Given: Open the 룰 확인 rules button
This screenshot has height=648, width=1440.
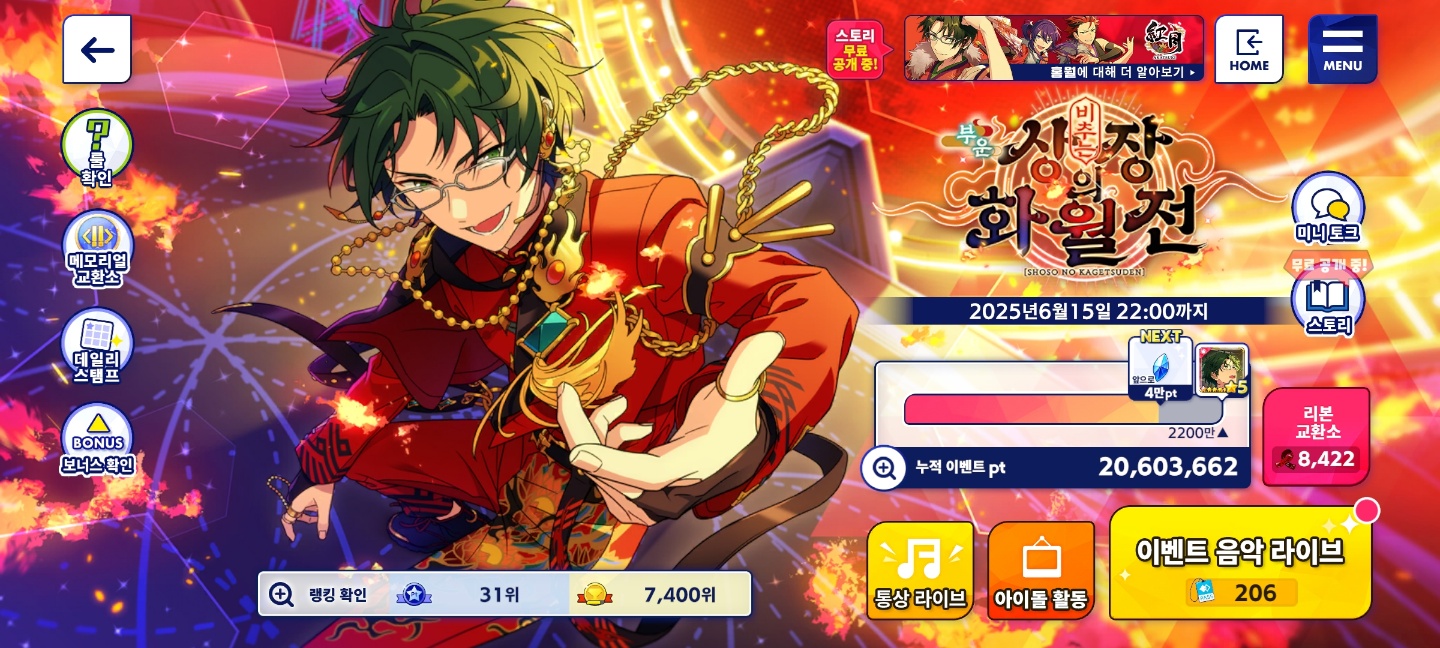Looking at the screenshot, I should (97, 148).
